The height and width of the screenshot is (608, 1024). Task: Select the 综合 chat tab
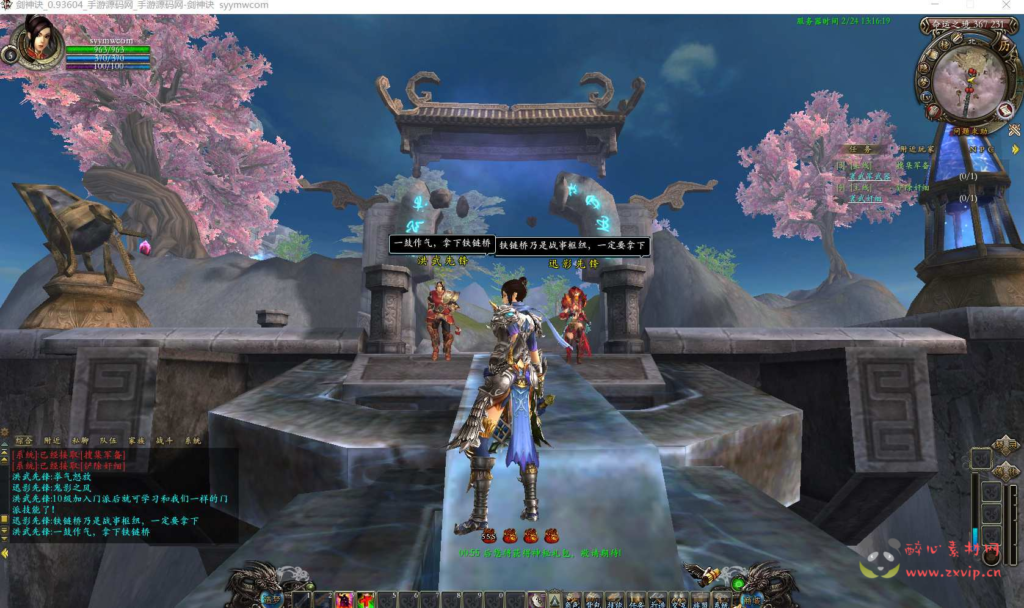point(23,440)
